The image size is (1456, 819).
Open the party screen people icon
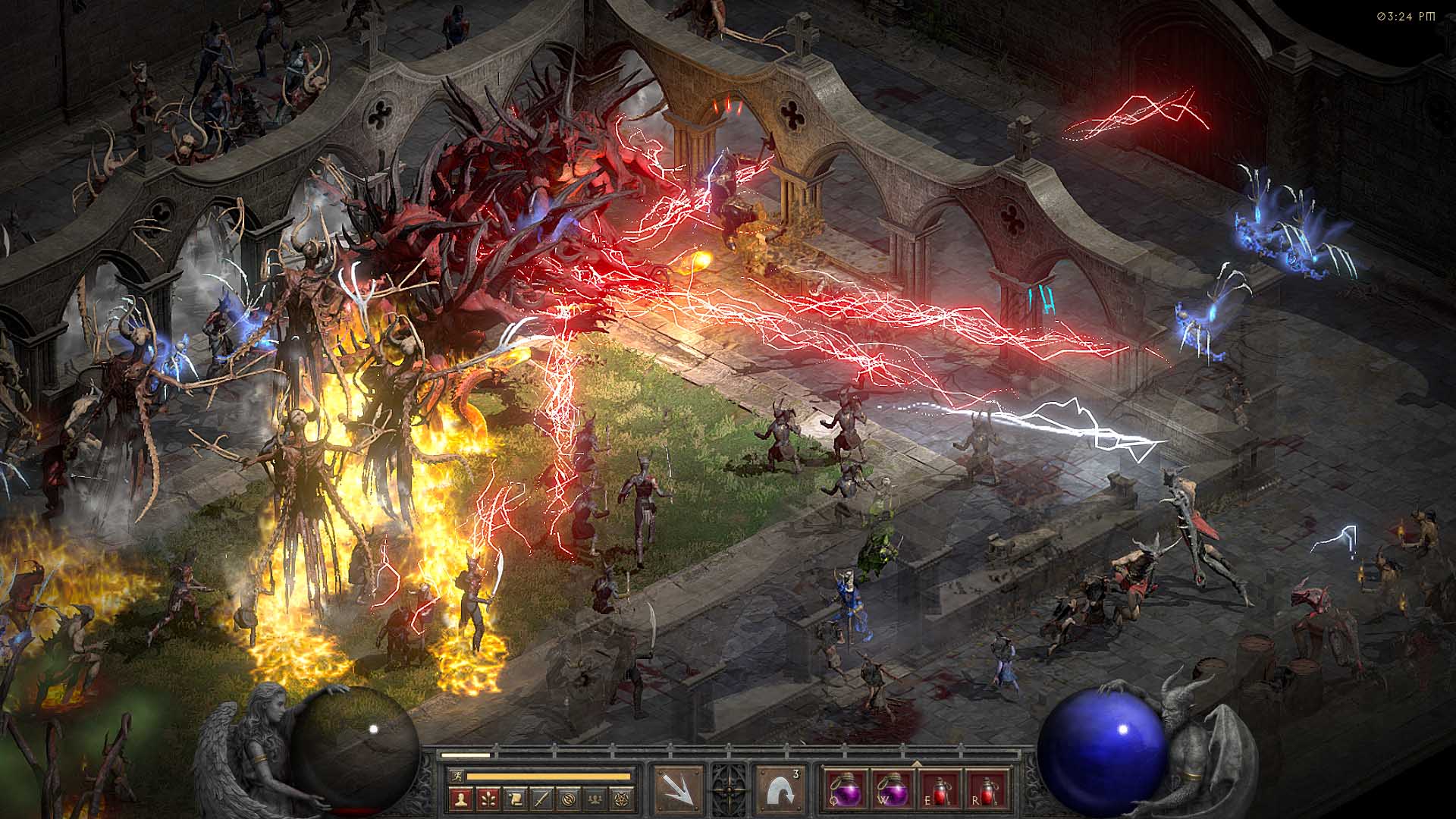(x=596, y=798)
